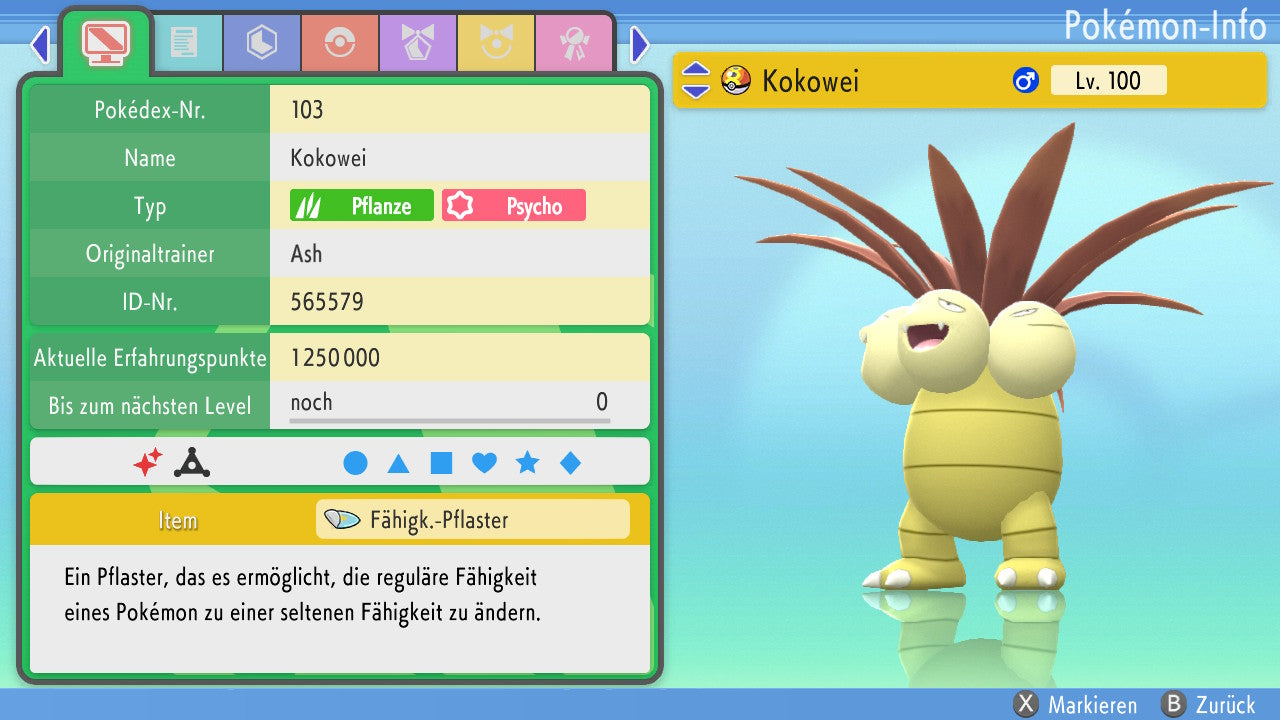Select the yellow bow tab

pyautogui.click(x=495, y=43)
